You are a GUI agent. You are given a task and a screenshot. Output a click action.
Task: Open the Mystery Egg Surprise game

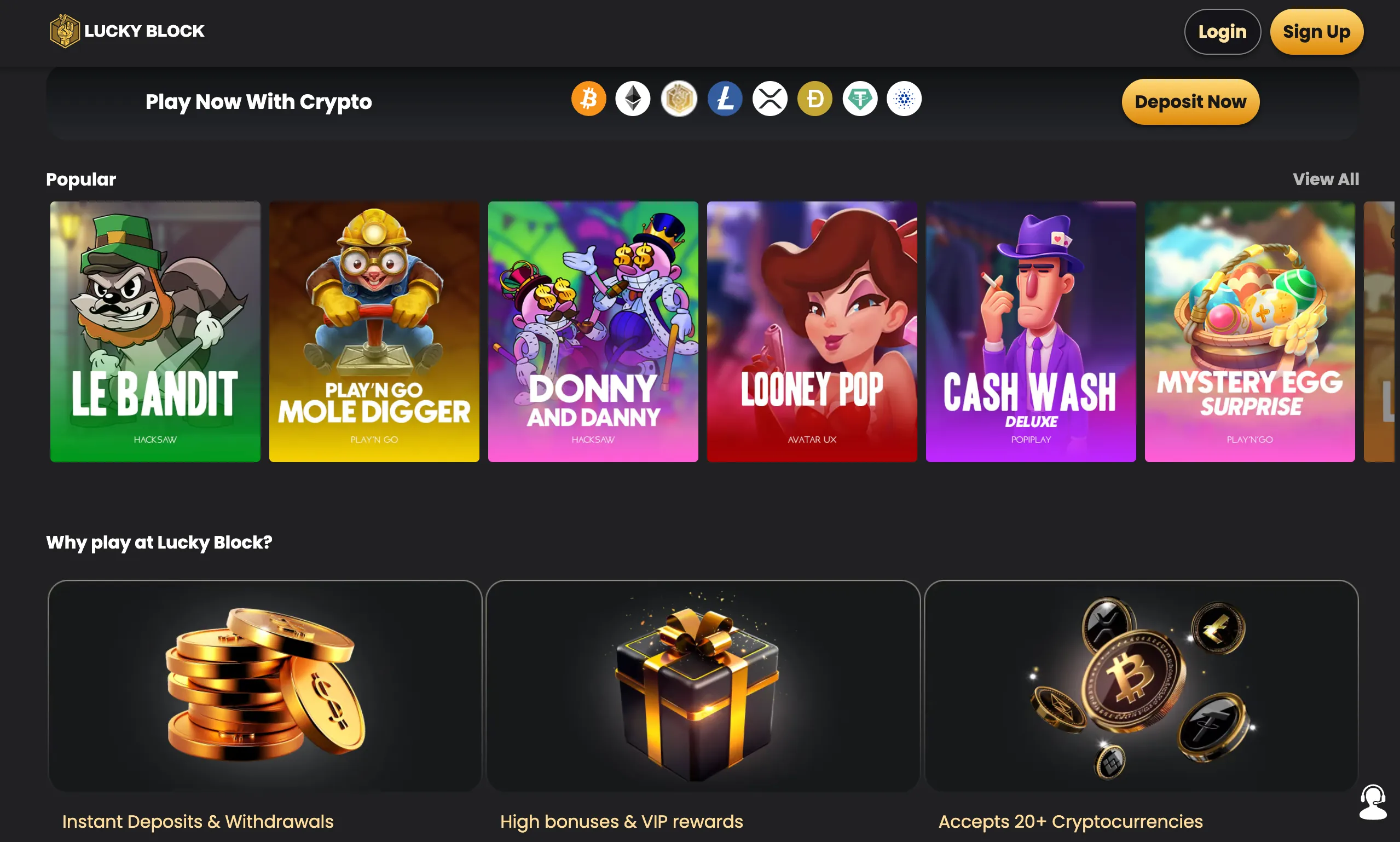tap(1249, 332)
